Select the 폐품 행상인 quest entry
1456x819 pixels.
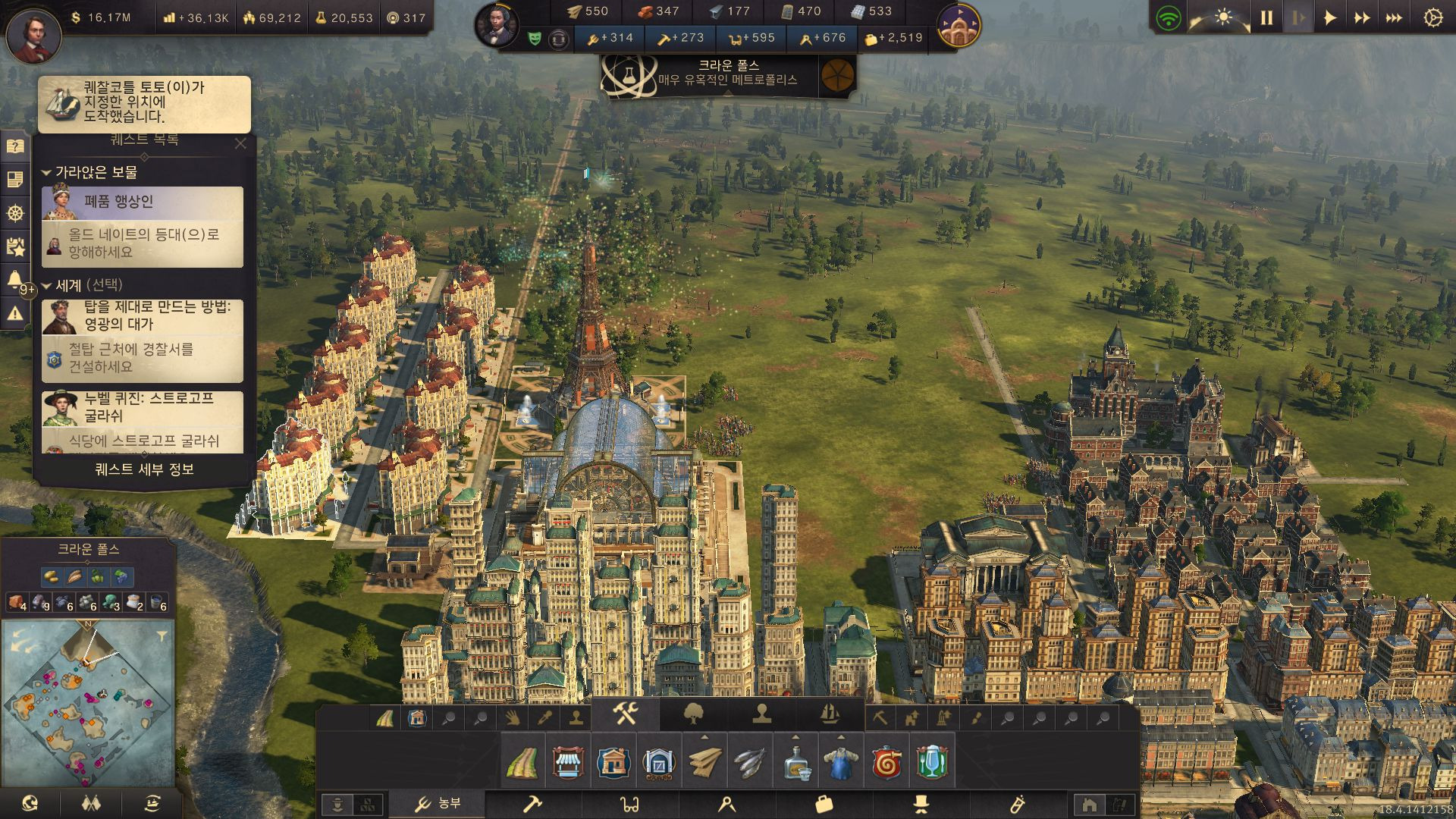tap(143, 202)
